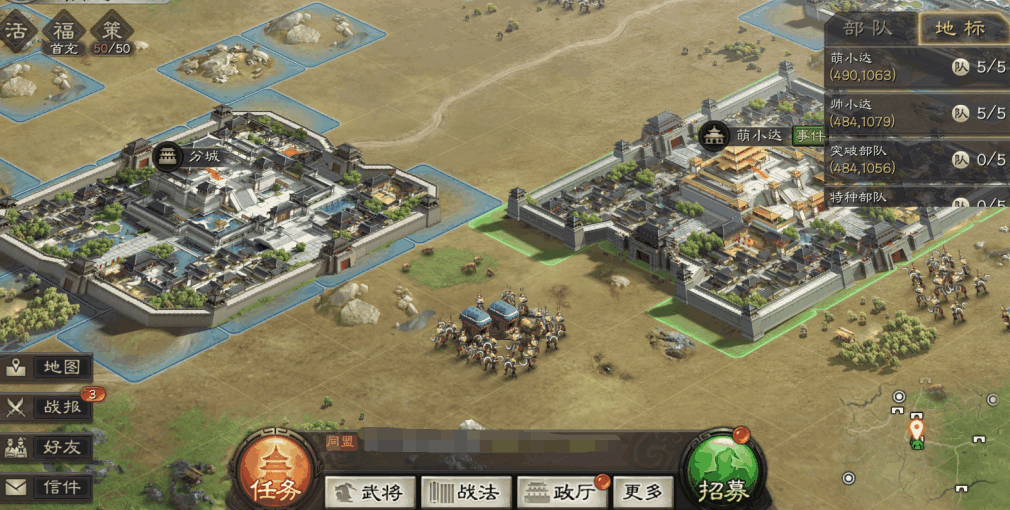Click the orange location pin on minimap
The height and width of the screenshot is (510, 1010).
click(x=915, y=430)
